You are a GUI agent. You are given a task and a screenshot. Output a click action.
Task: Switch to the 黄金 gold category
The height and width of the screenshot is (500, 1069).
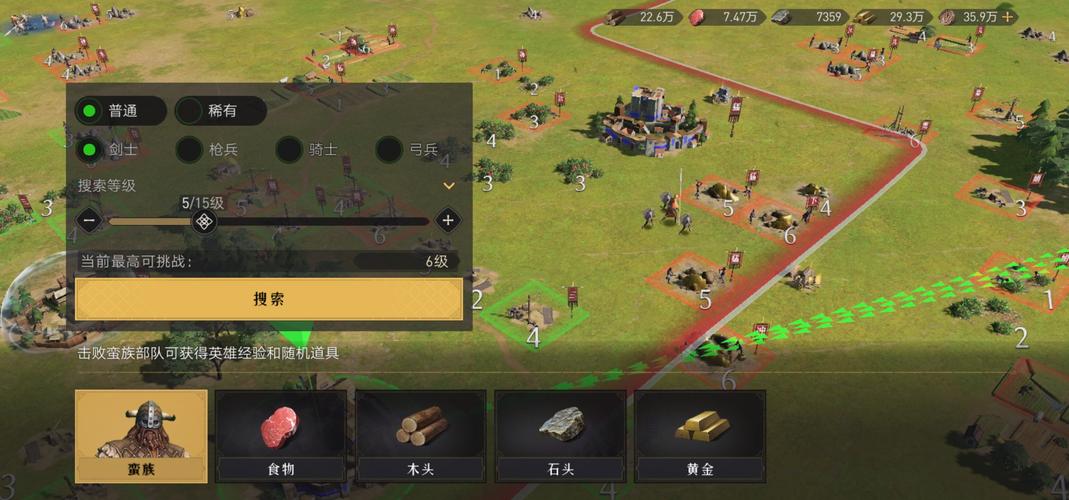(700, 436)
